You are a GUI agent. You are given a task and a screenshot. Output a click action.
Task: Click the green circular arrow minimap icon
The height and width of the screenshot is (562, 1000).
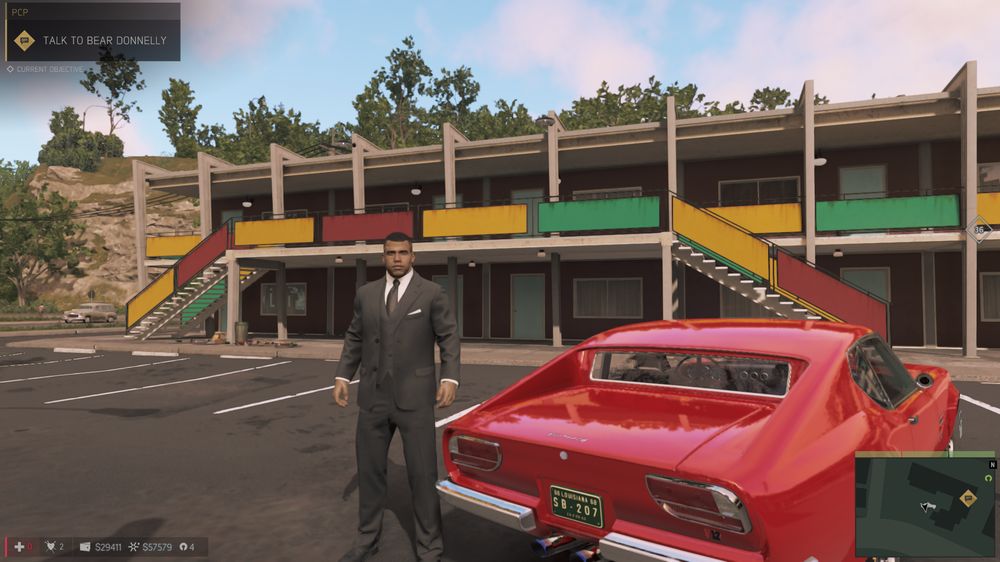coord(990,478)
